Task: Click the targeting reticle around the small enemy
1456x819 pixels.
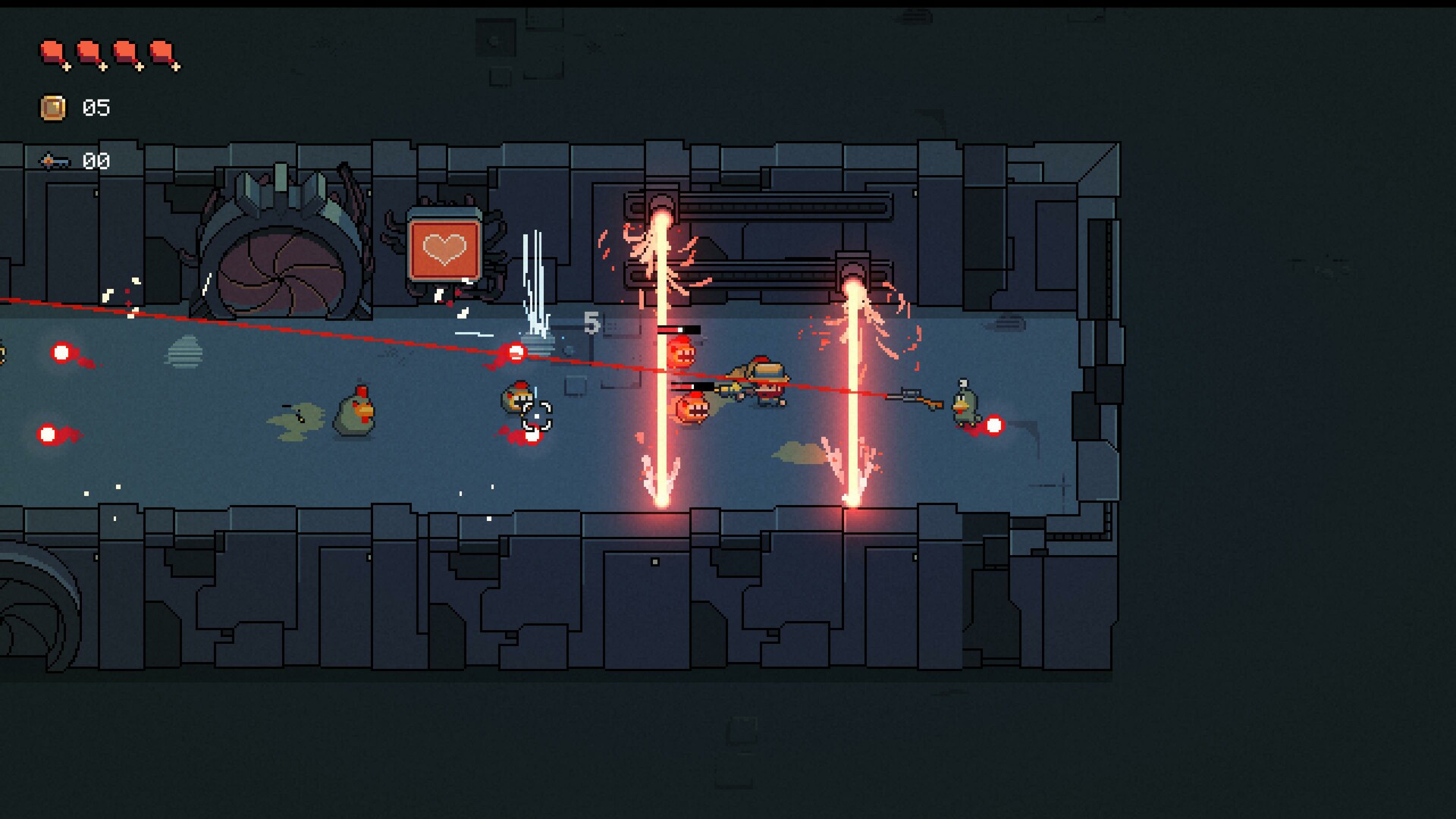Action: point(537,416)
